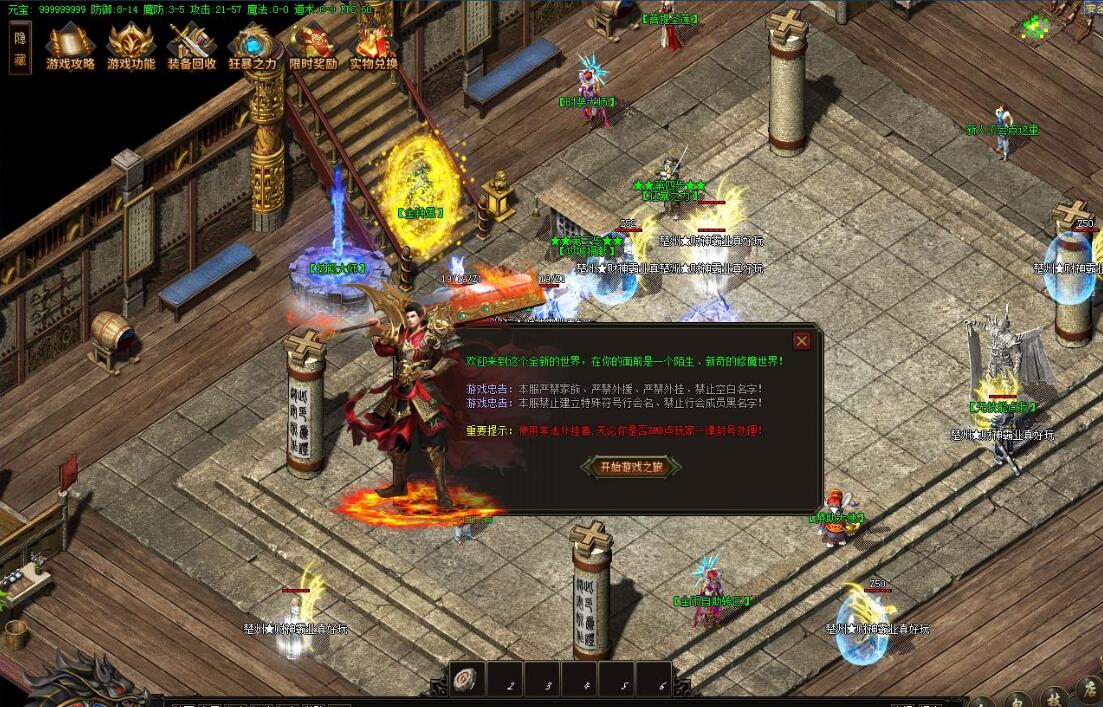Click the 隐藏 (Hide) toggle button
Image resolution: width=1103 pixels, height=707 pixels.
(x=20, y=48)
